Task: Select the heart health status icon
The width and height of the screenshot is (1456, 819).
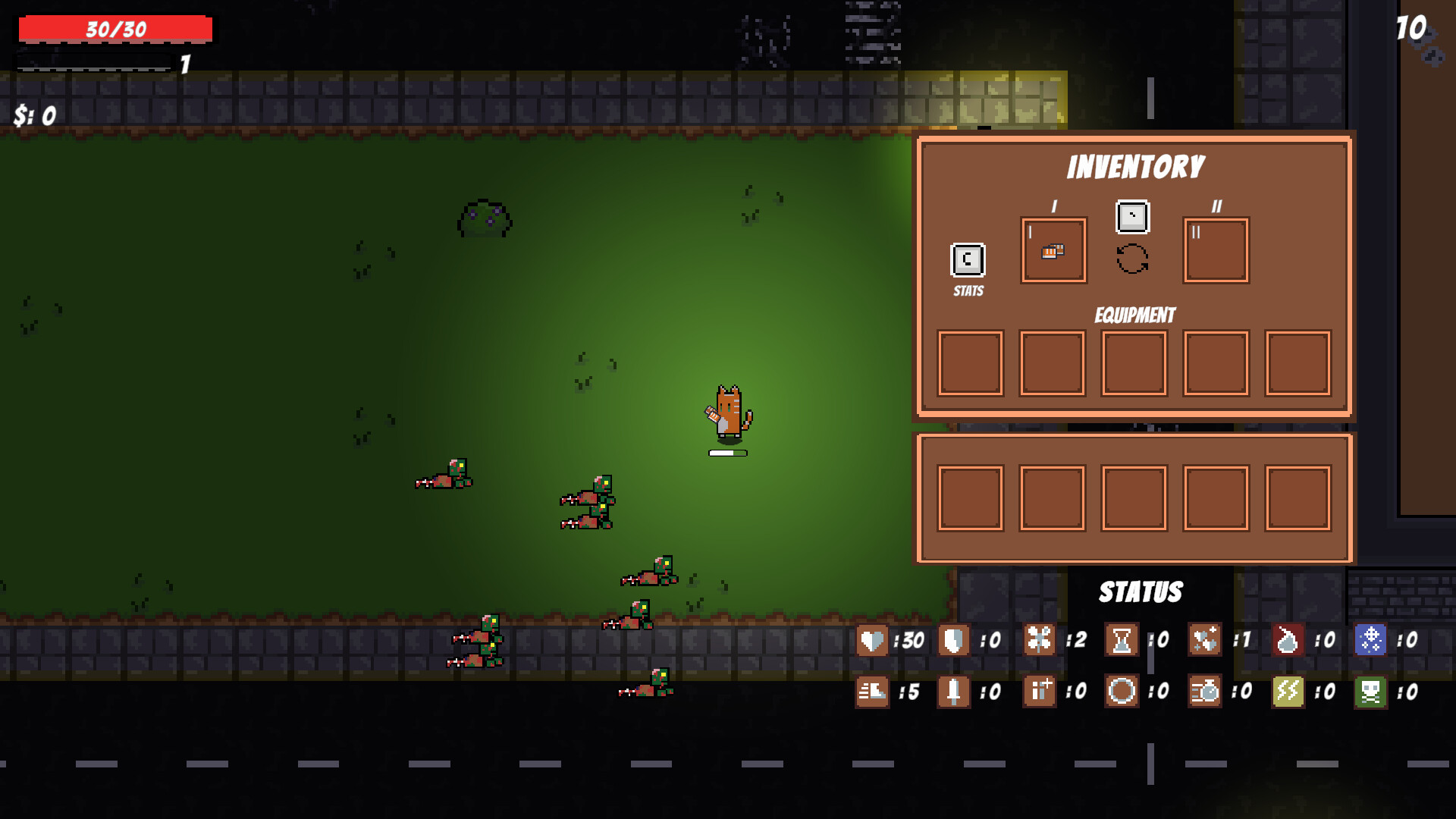Action: (x=871, y=641)
